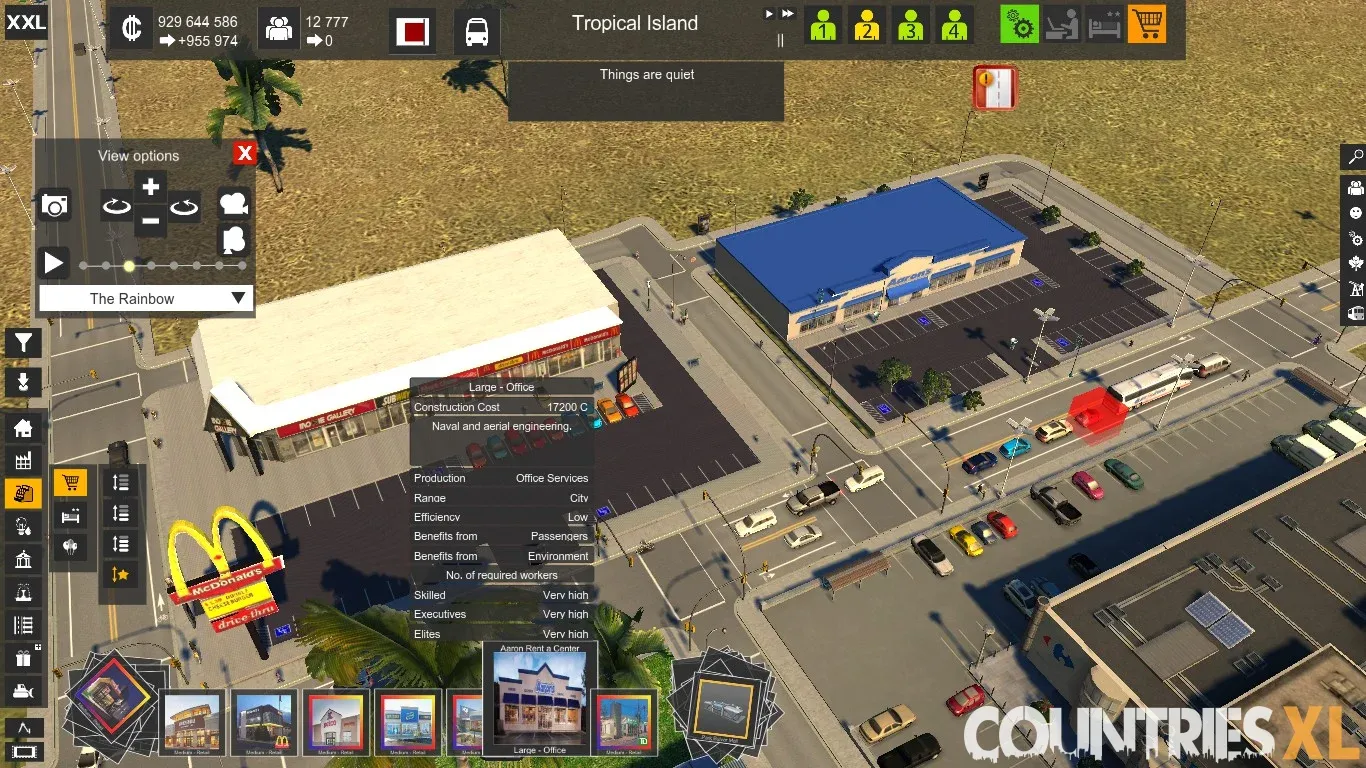
Task: Toggle the orange shopping cart indicator
Action: coord(1147,25)
